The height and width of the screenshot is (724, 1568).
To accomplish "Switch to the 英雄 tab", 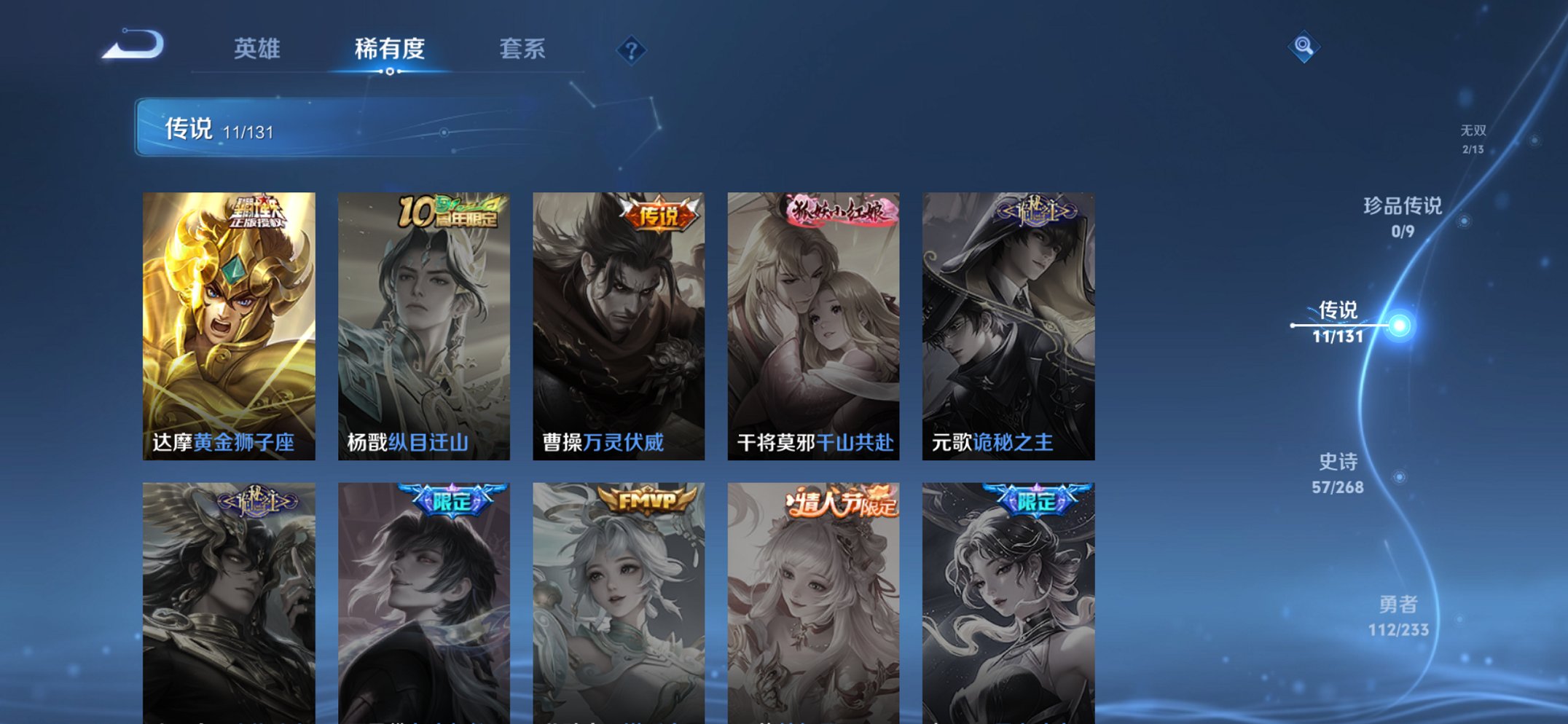I will point(256,48).
